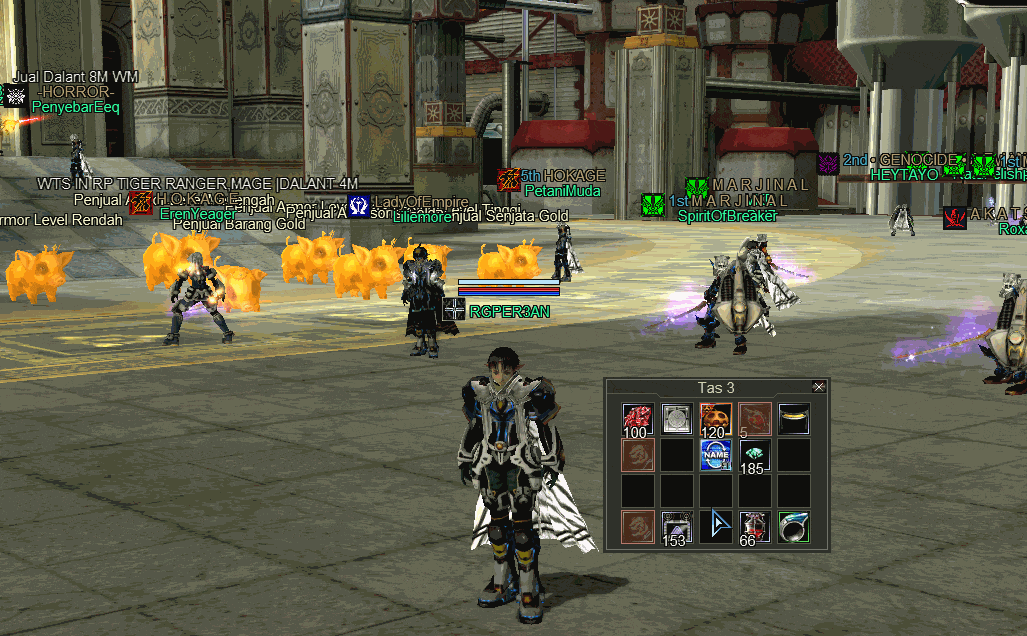
Task: Select the green gem stack of 185
Action: click(754, 455)
